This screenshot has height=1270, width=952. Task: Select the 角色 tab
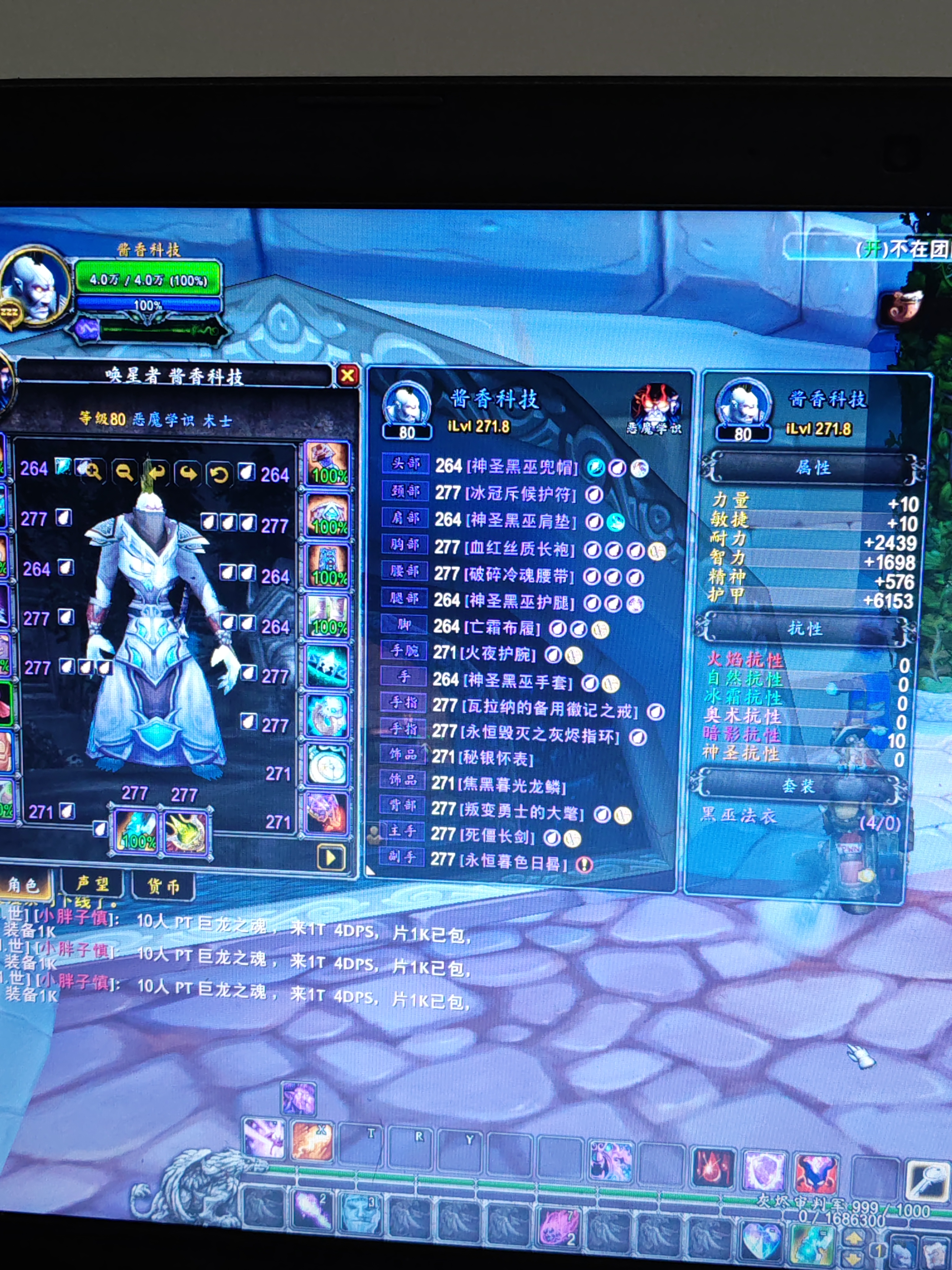click(x=24, y=885)
